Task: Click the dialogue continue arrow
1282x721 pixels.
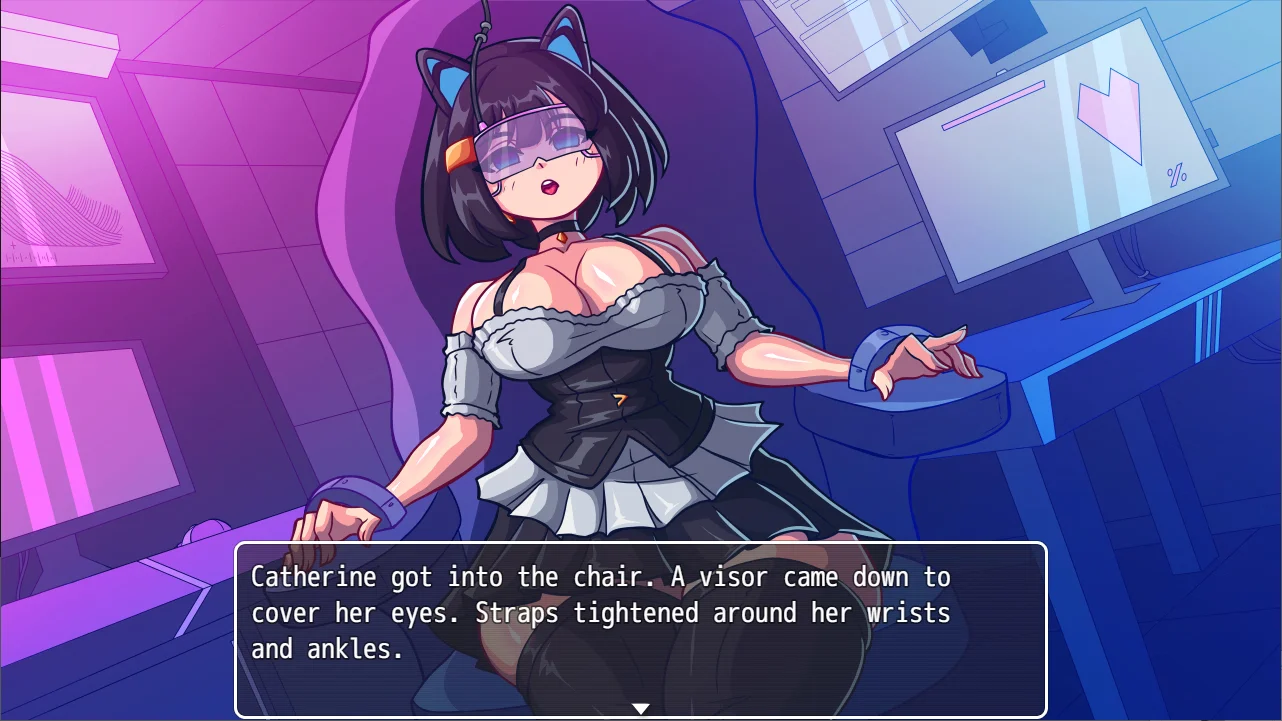Action: coord(640,709)
